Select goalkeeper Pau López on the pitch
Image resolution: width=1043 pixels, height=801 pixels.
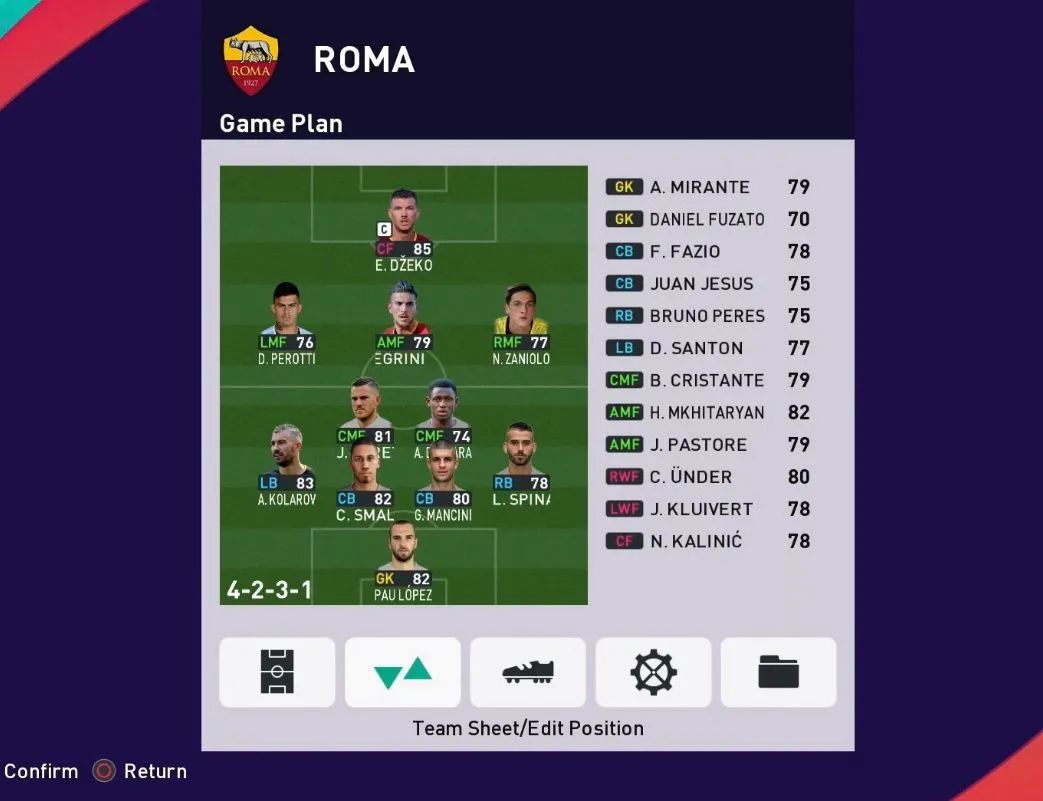403,560
